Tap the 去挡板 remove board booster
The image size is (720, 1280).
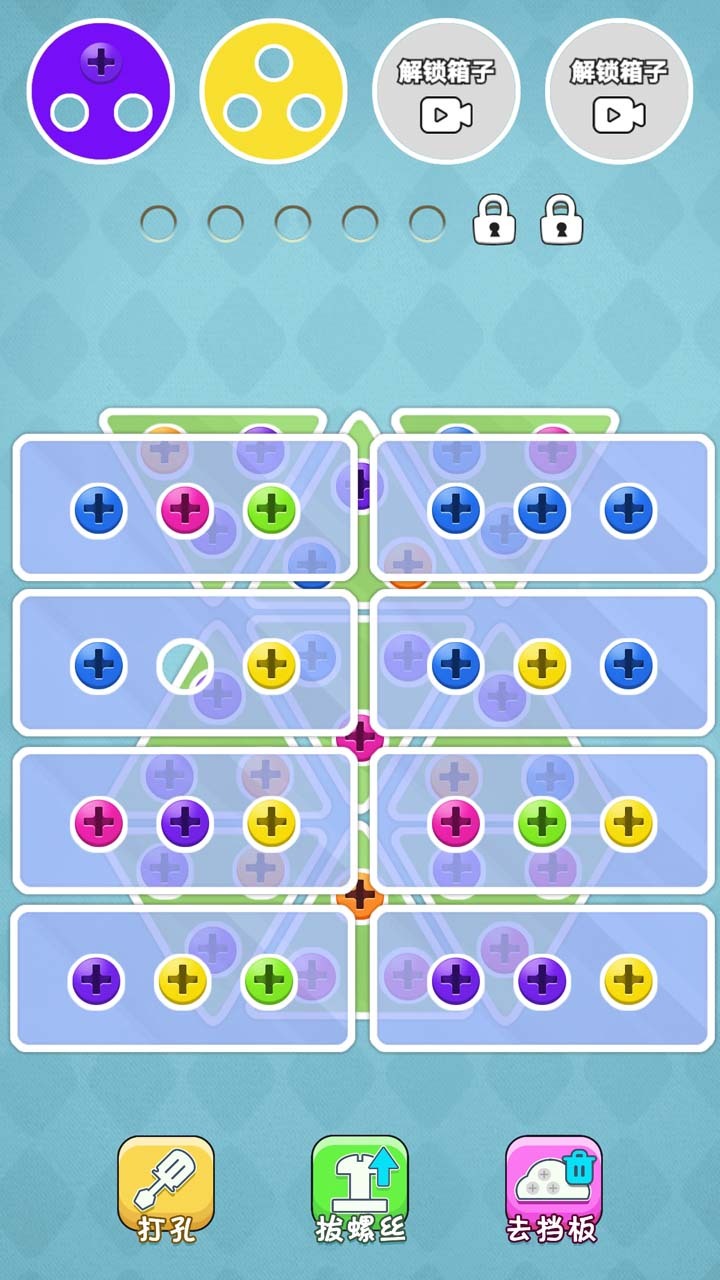pos(553,1188)
